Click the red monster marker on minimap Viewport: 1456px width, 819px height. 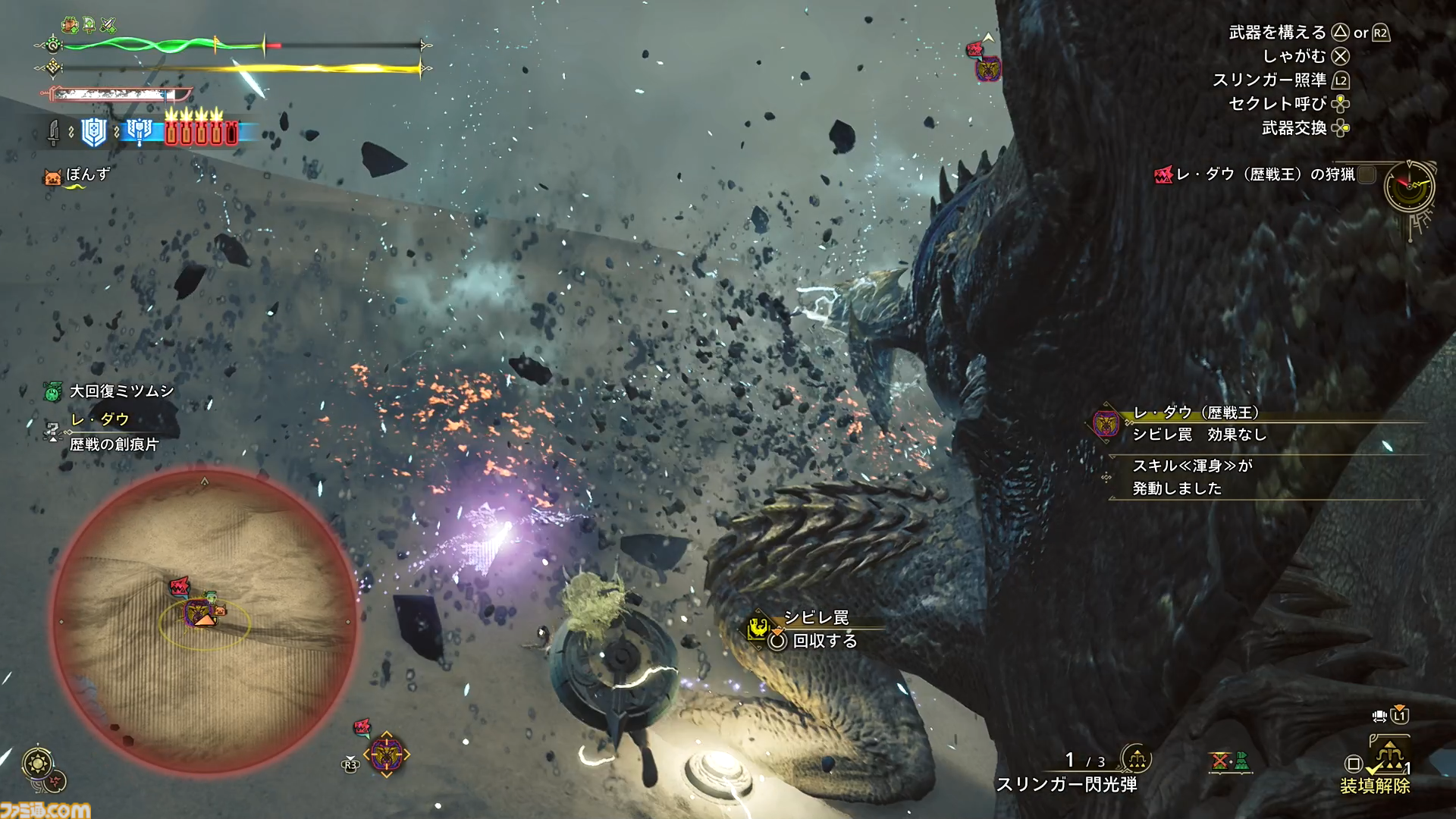[180, 585]
